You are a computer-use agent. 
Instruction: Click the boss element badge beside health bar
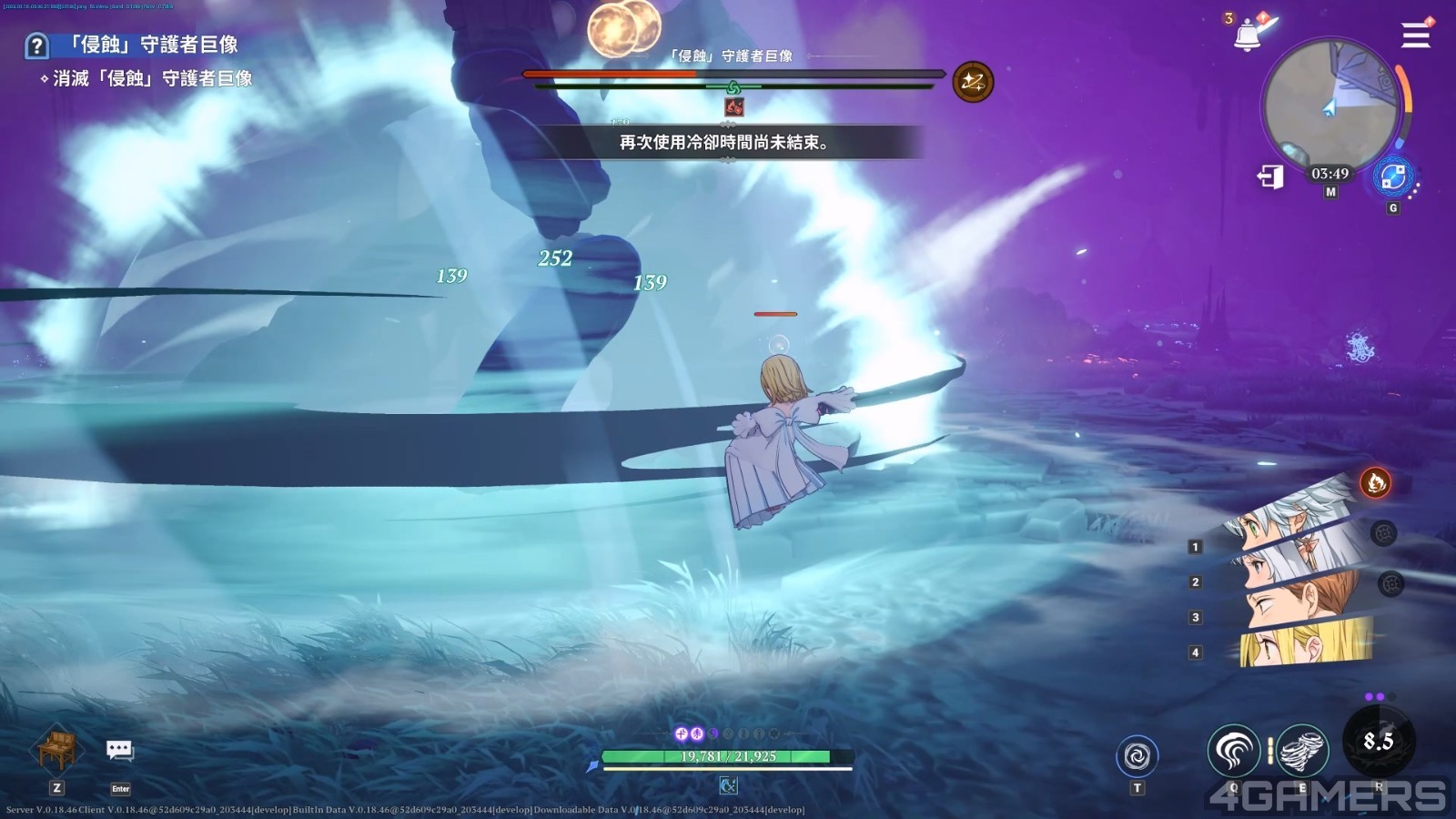click(x=973, y=83)
